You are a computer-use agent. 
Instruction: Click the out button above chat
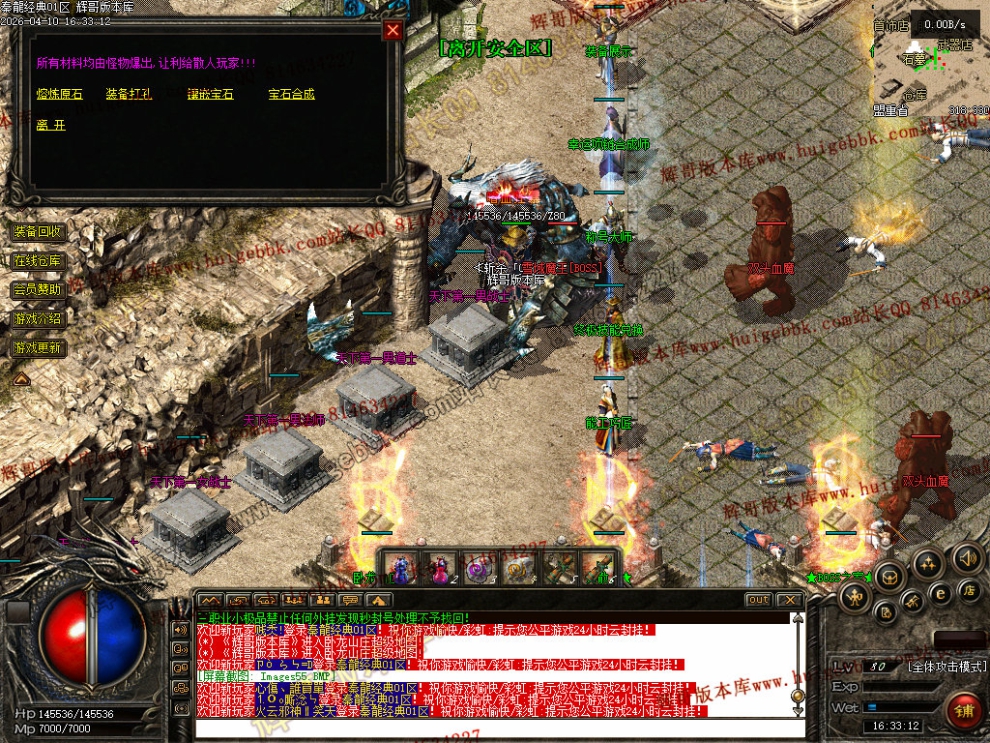pyautogui.click(x=758, y=600)
